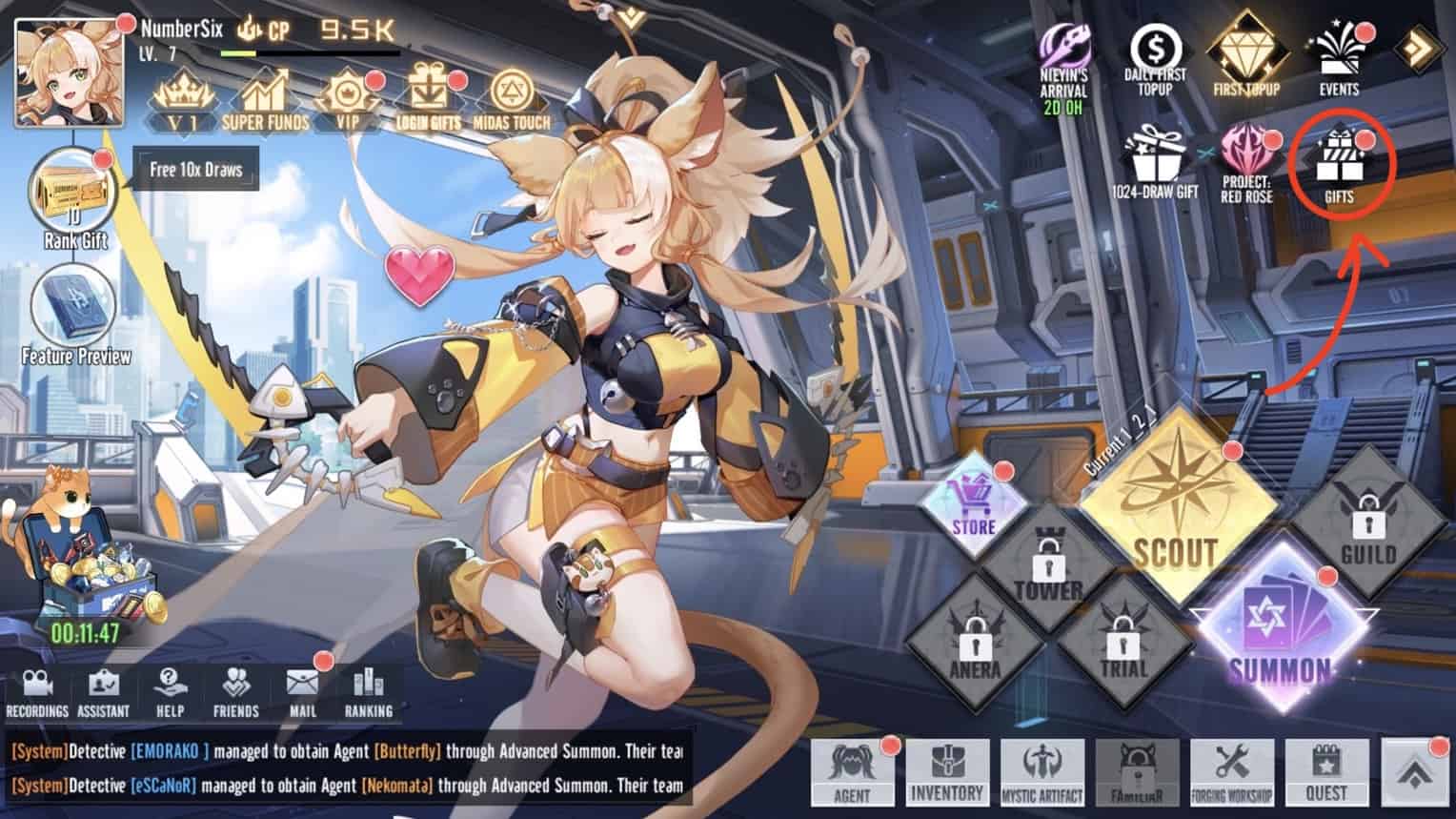Claim the First Topup offer

pos(1246,59)
